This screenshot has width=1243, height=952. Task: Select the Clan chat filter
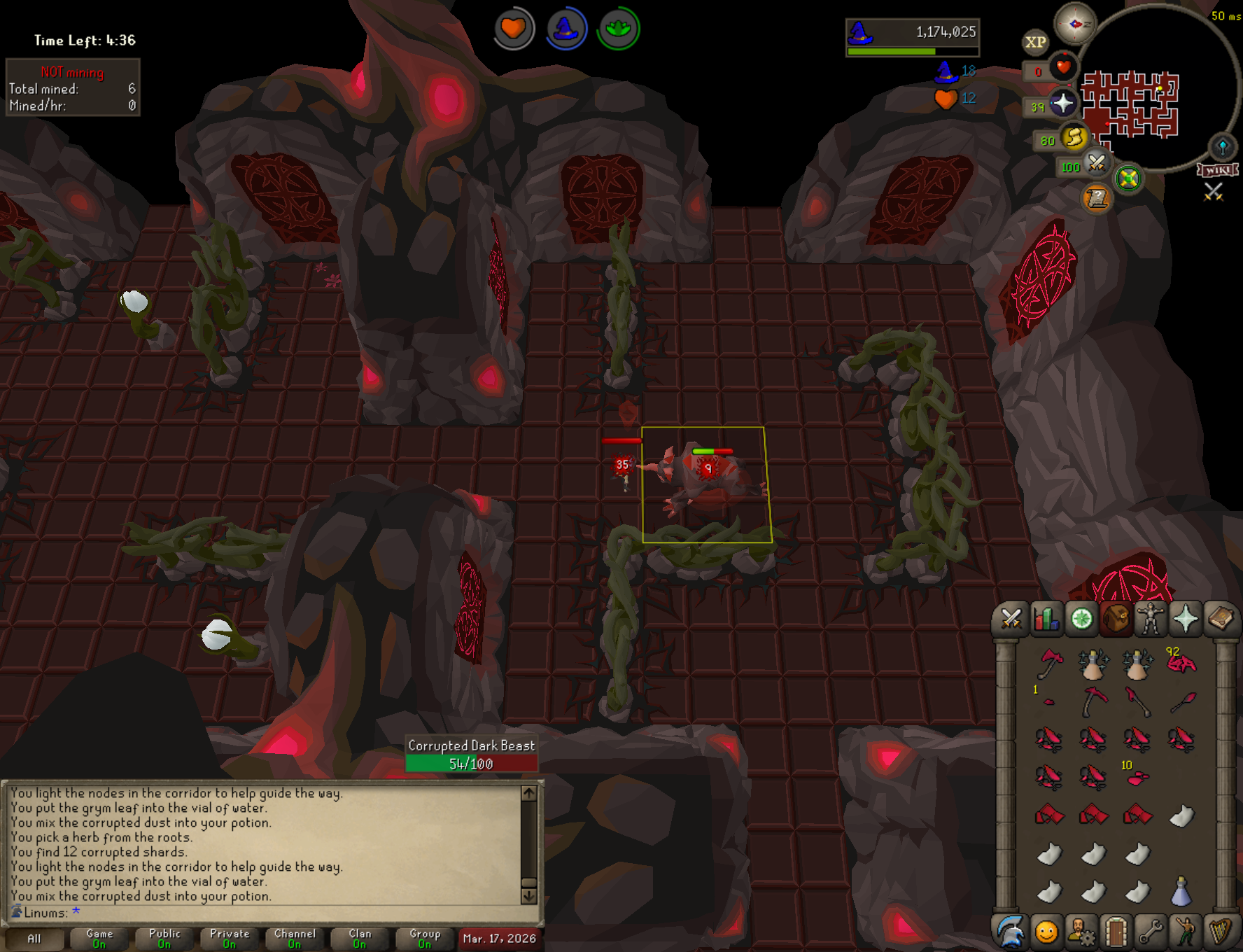(x=360, y=938)
